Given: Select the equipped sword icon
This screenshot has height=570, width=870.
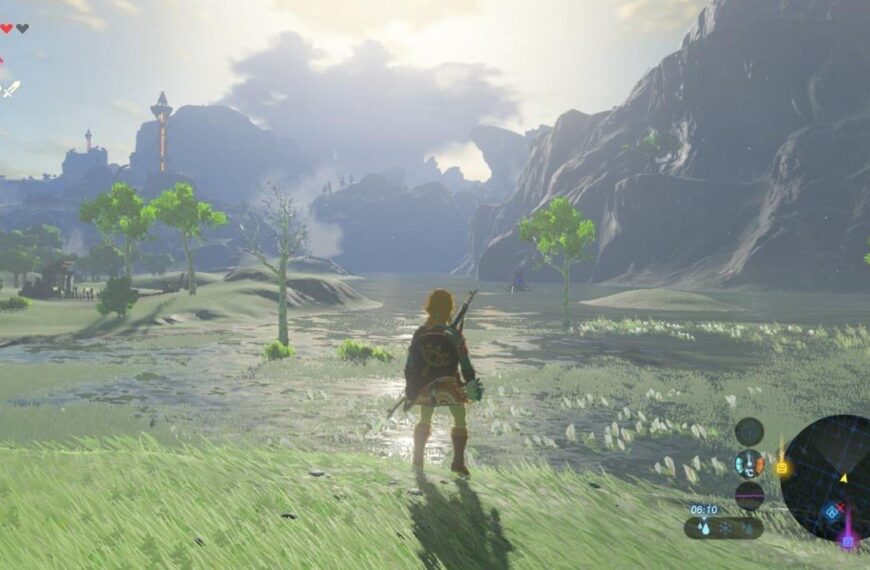Looking at the screenshot, I should tap(9, 89).
